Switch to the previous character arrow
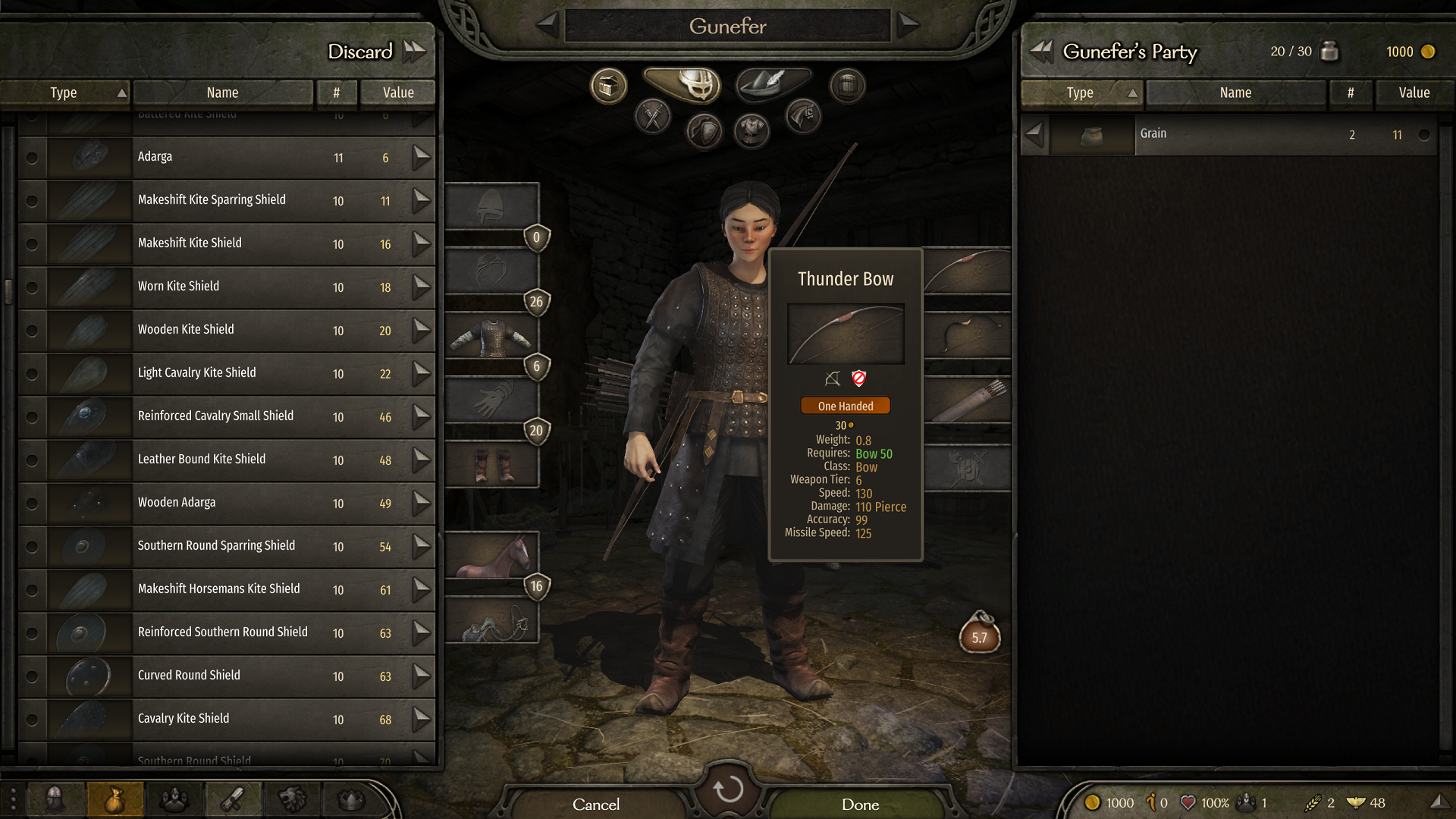The height and width of the screenshot is (819, 1456). (548, 25)
